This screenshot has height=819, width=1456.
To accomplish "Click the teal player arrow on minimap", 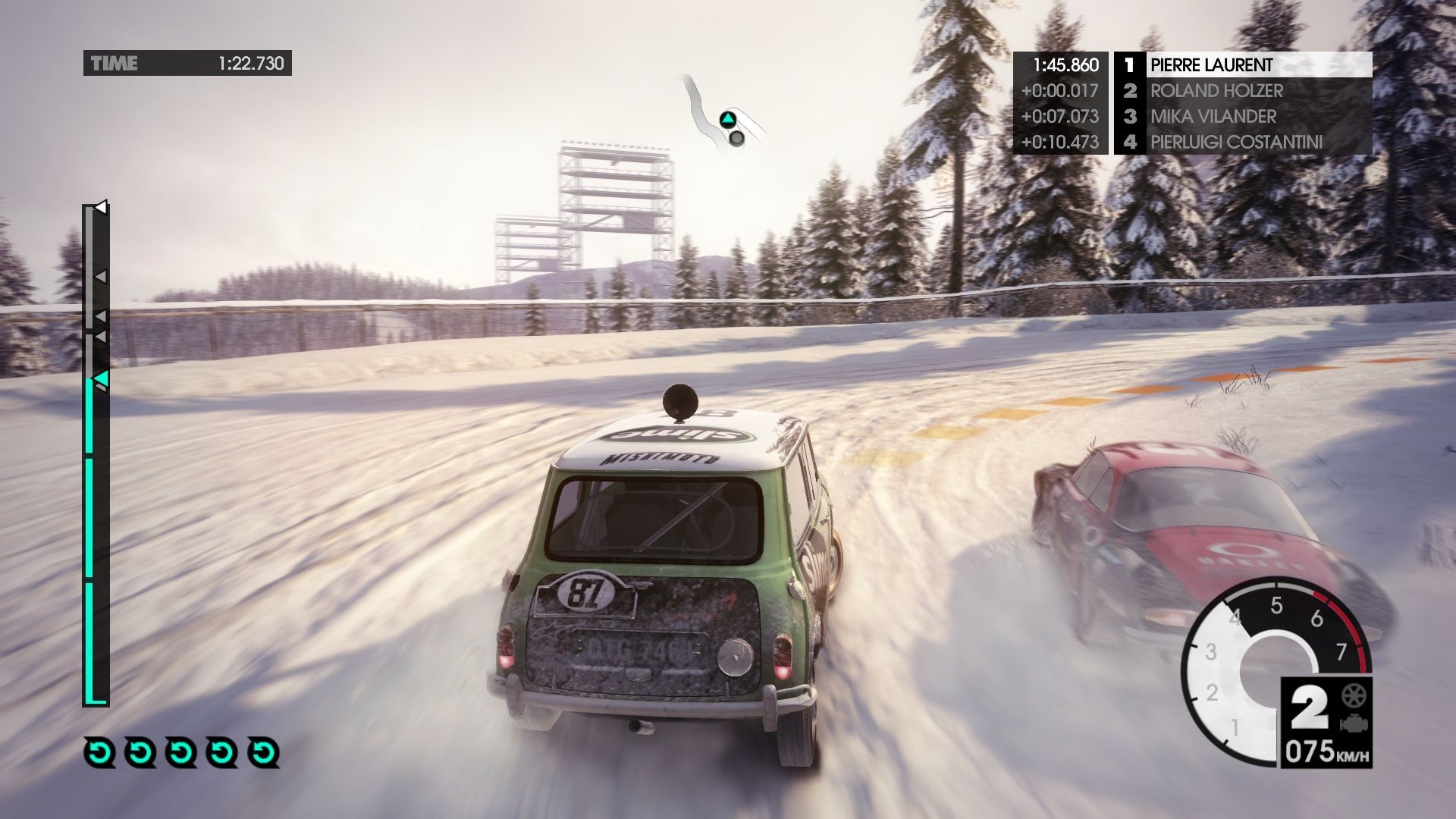I will pyautogui.click(x=727, y=119).
